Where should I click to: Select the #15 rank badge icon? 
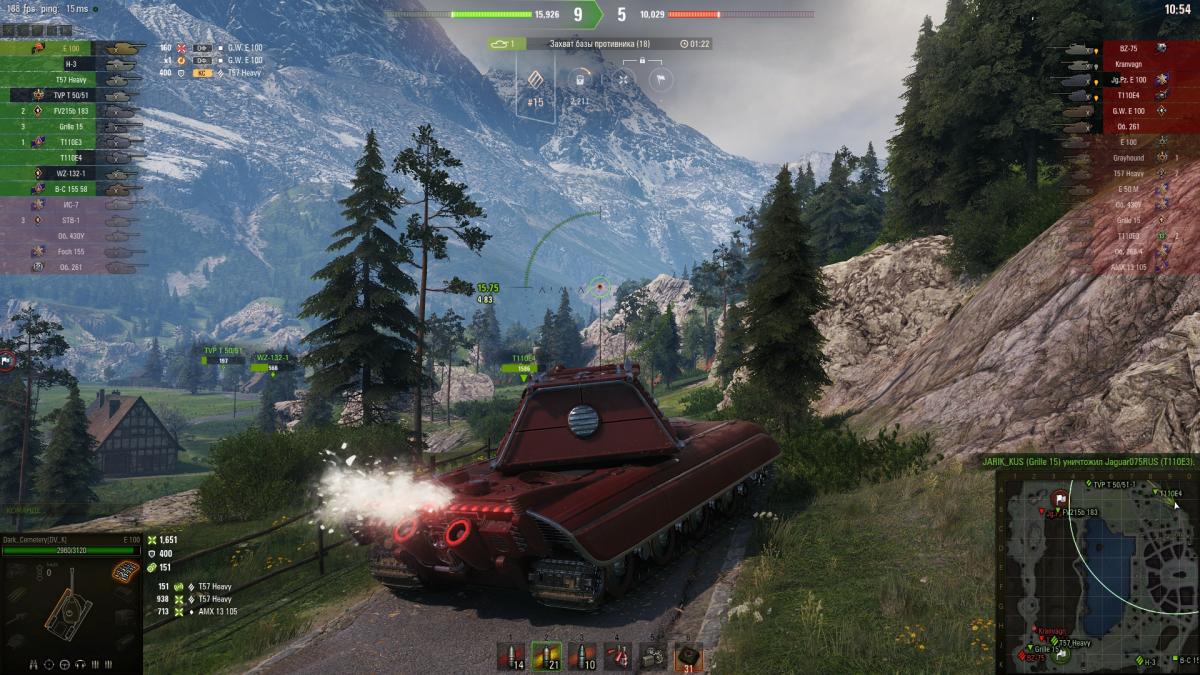(x=536, y=85)
